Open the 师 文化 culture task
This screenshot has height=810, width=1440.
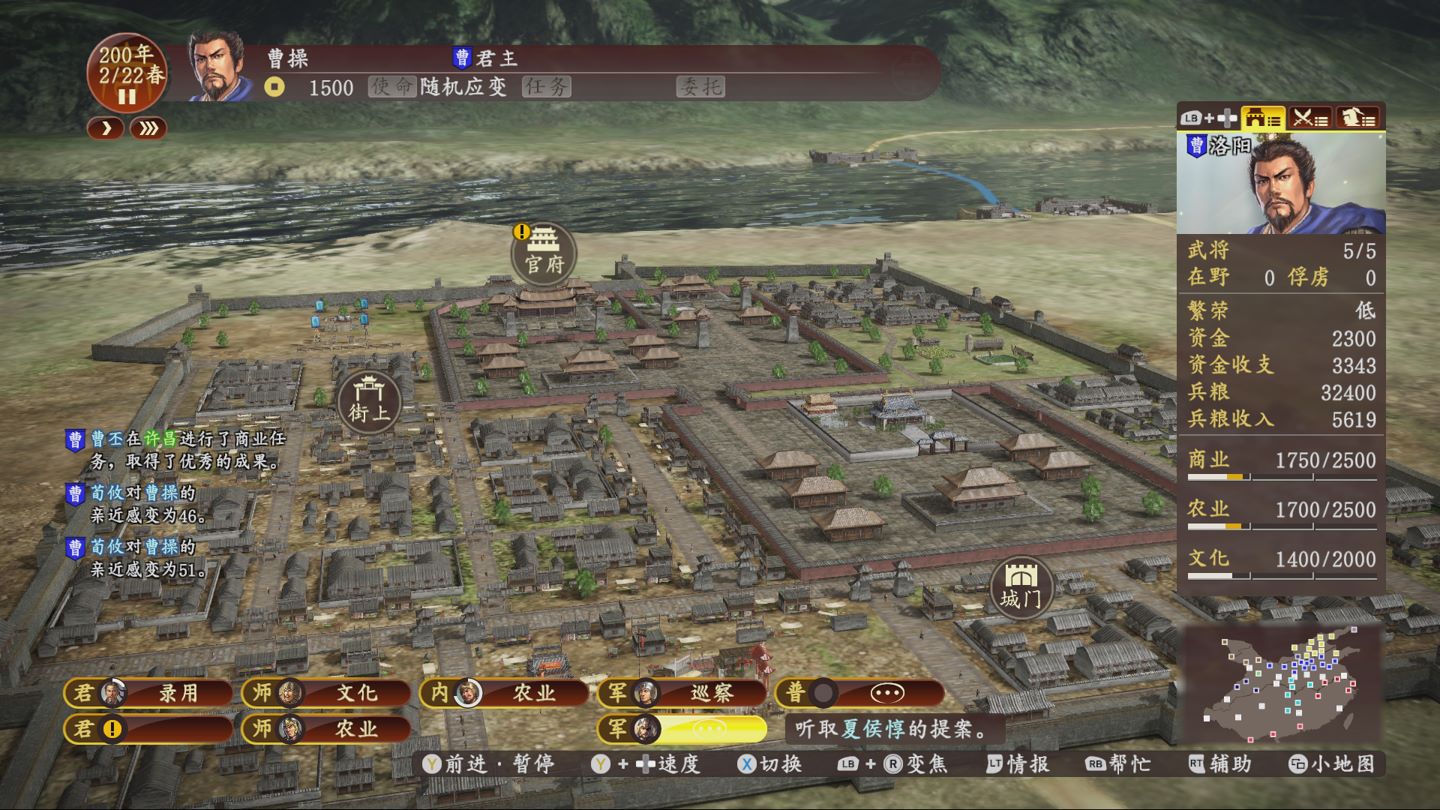[x=326, y=693]
